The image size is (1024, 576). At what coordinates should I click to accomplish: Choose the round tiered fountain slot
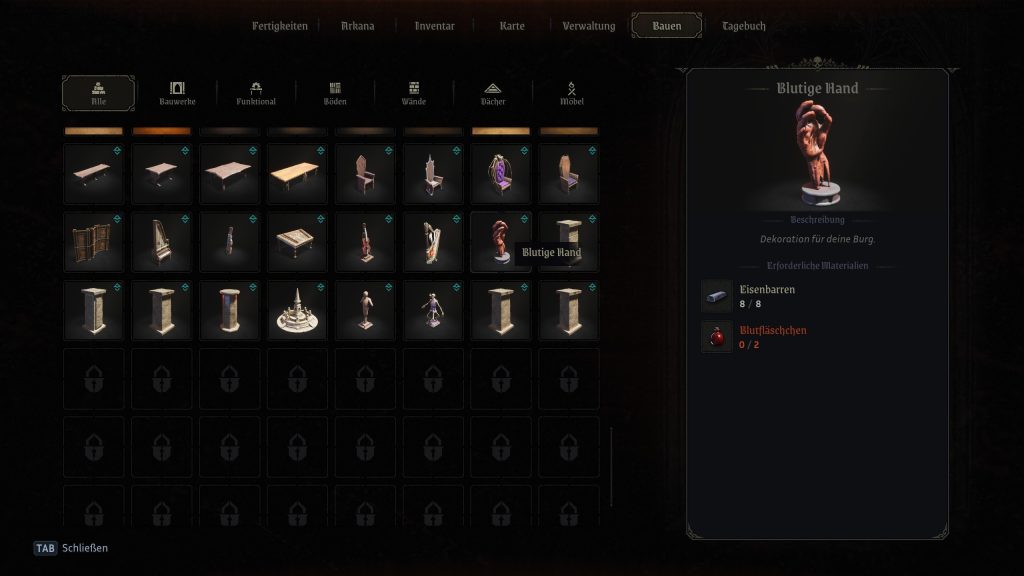point(297,310)
